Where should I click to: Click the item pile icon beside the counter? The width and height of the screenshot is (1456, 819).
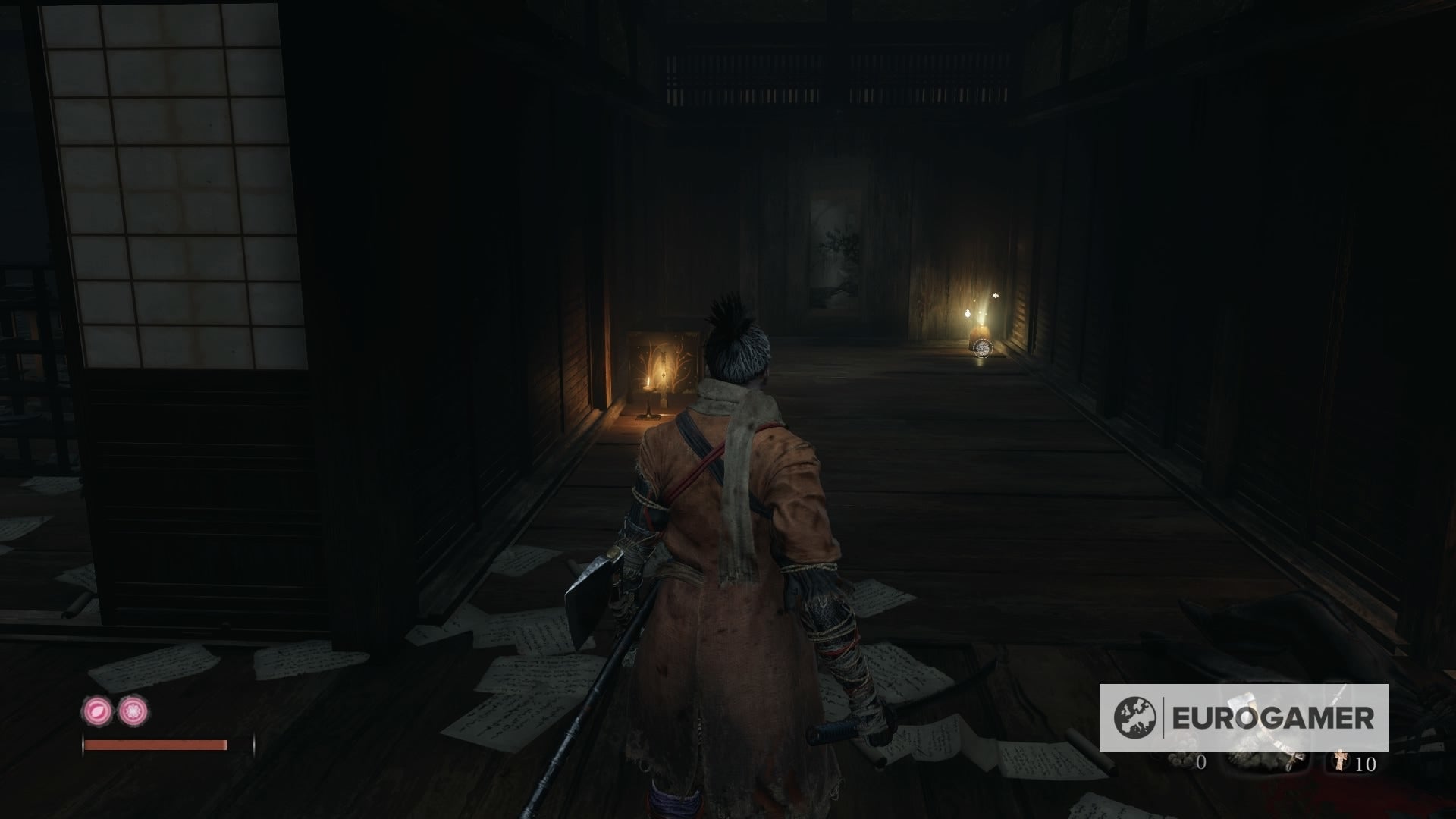1257,761
